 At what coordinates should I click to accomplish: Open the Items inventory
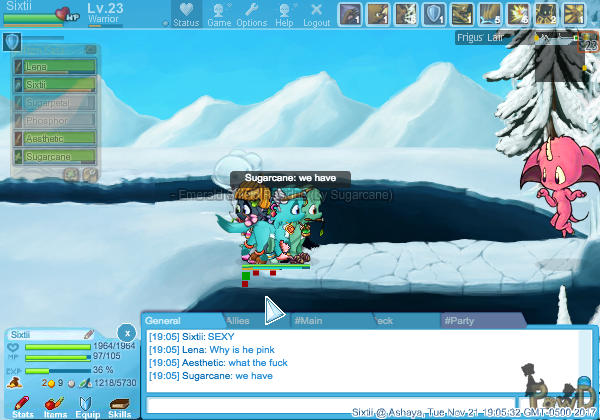(x=55, y=406)
